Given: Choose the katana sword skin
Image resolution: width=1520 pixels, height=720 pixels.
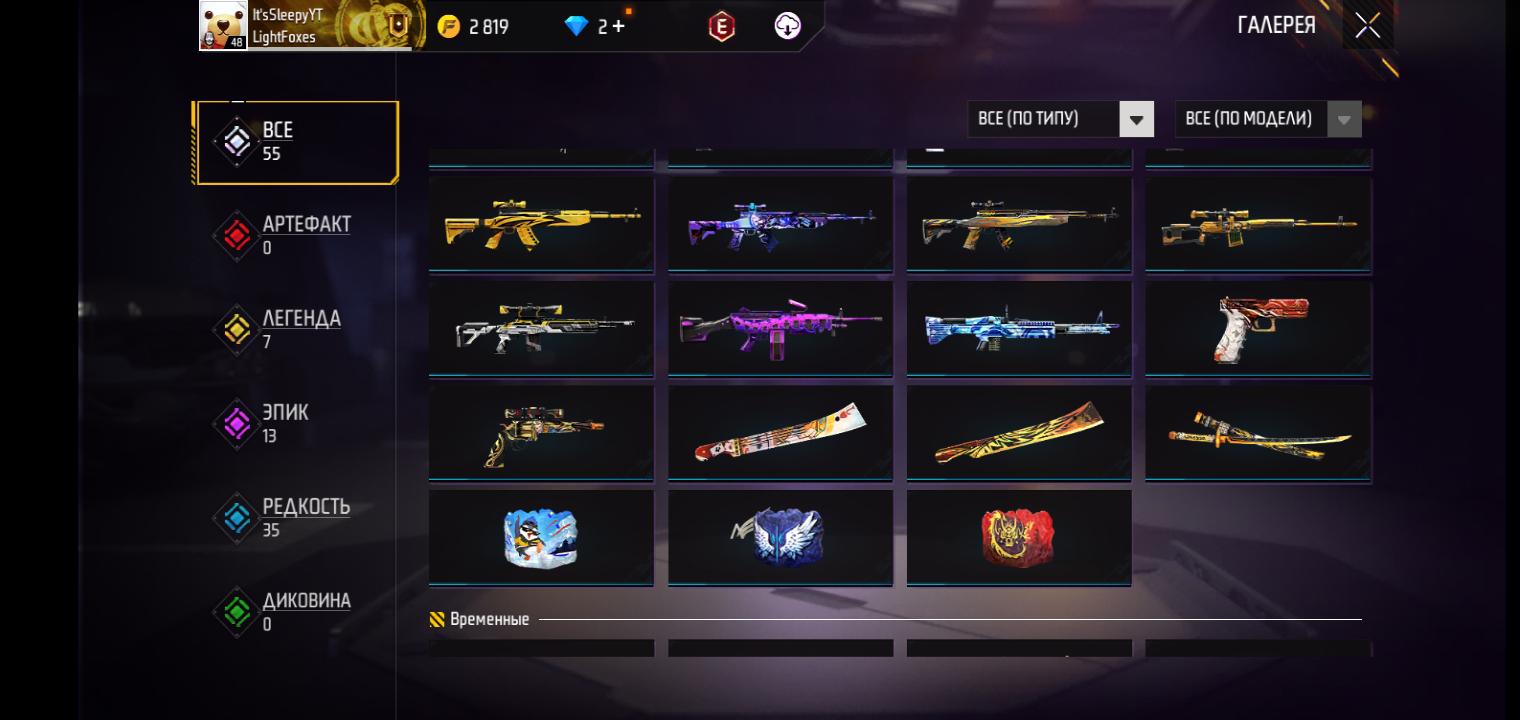Looking at the screenshot, I should [x=1258, y=433].
